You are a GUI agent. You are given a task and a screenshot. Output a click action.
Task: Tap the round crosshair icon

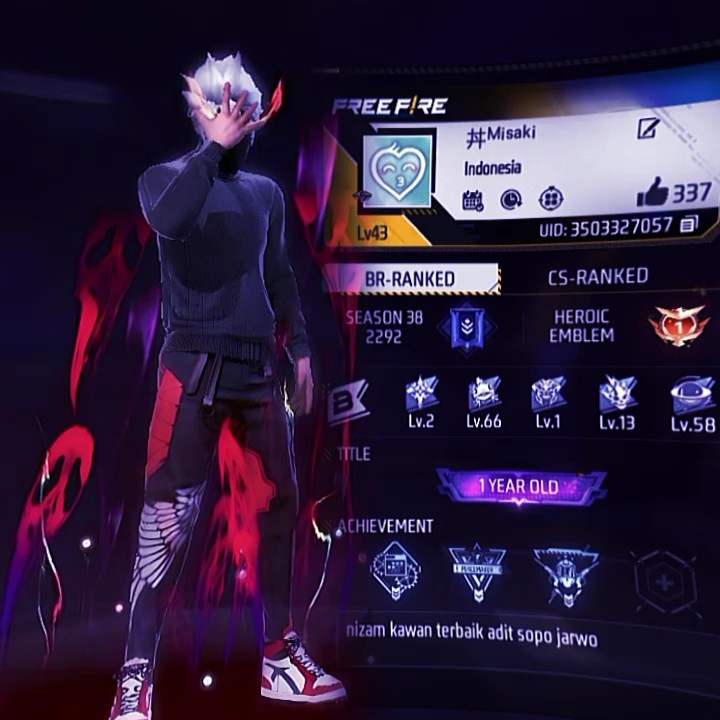(549, 199)
